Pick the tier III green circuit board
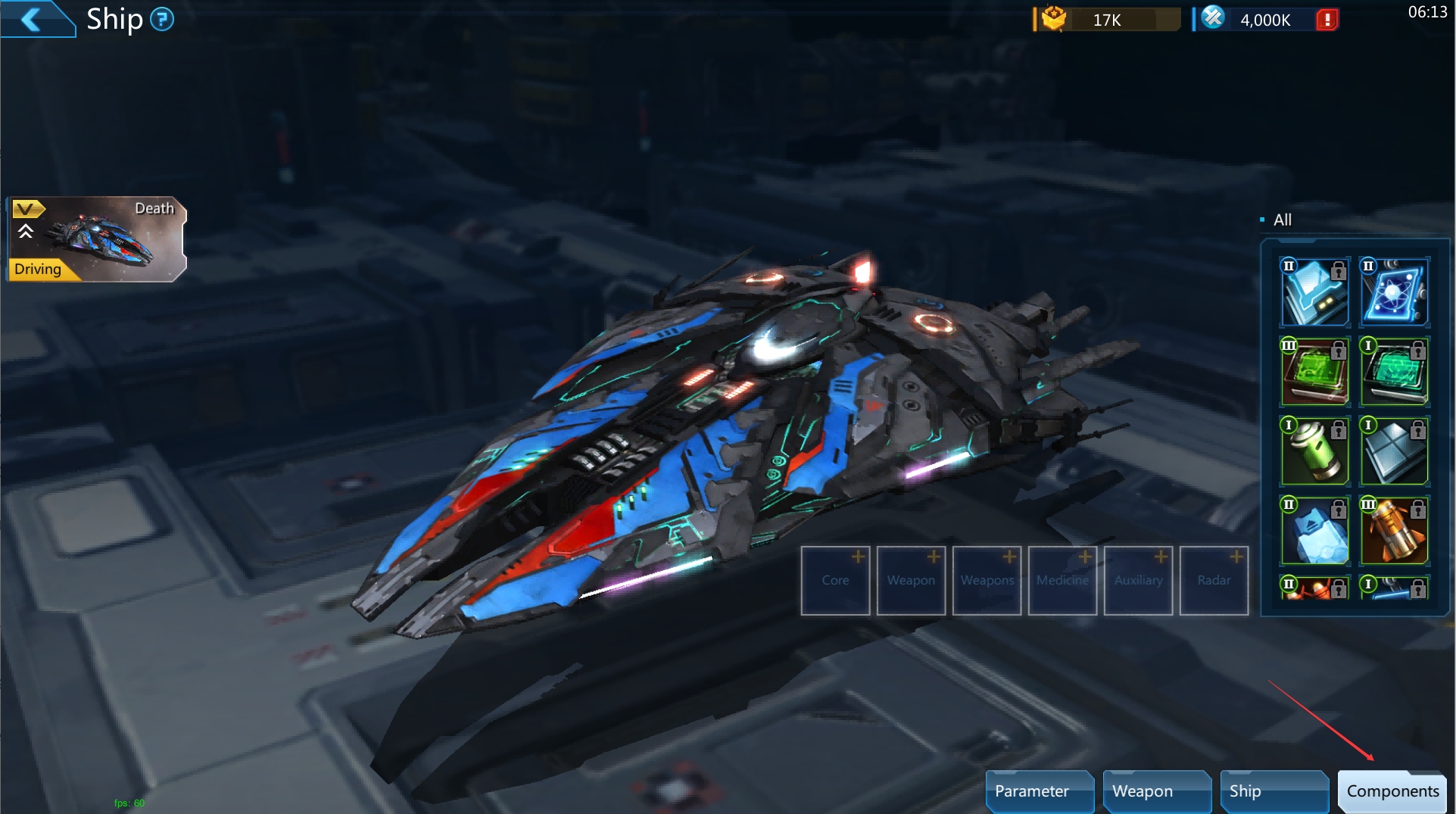 [1314, 372]
